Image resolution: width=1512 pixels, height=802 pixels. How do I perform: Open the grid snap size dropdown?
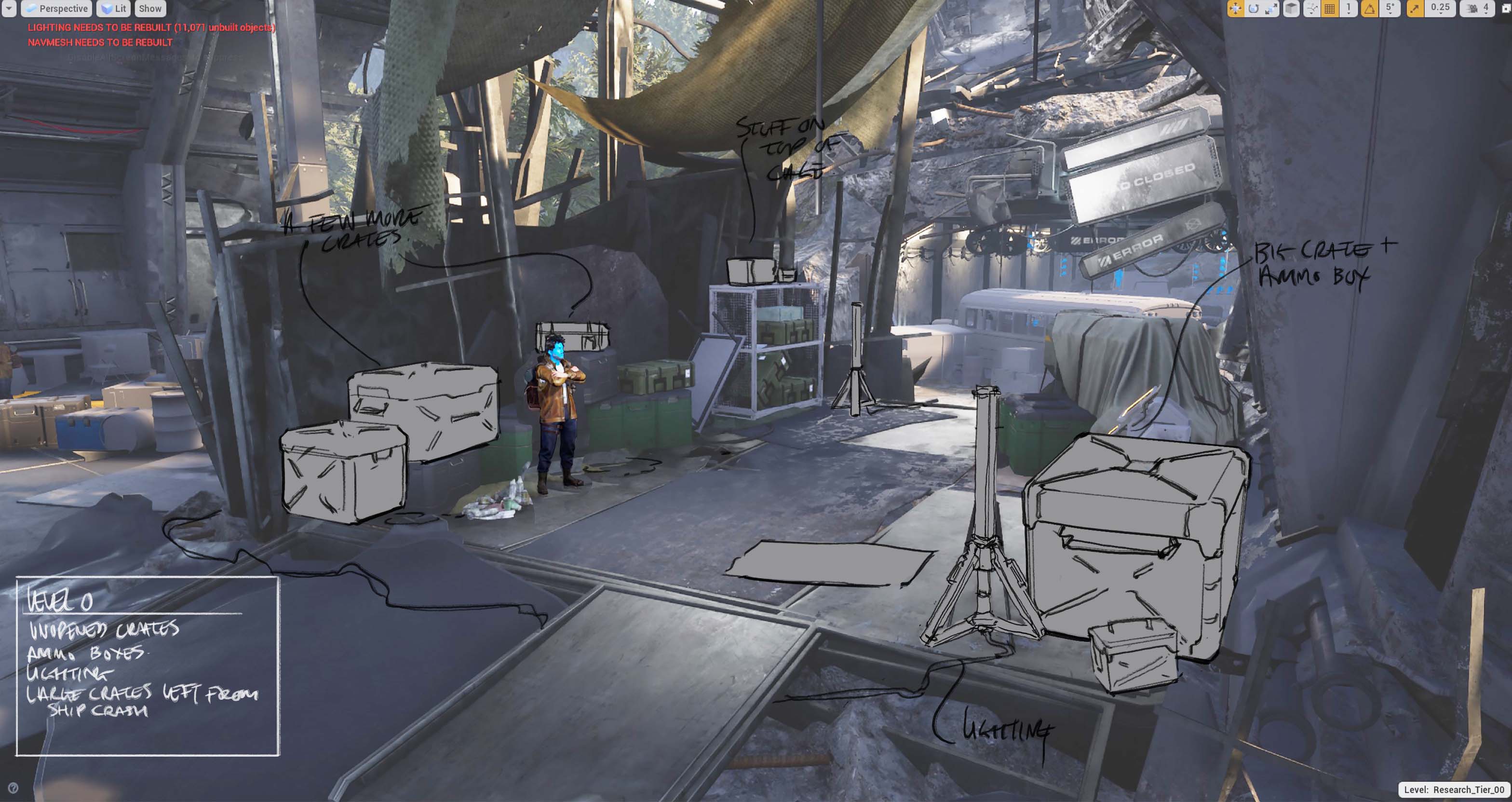[1348, 8]
